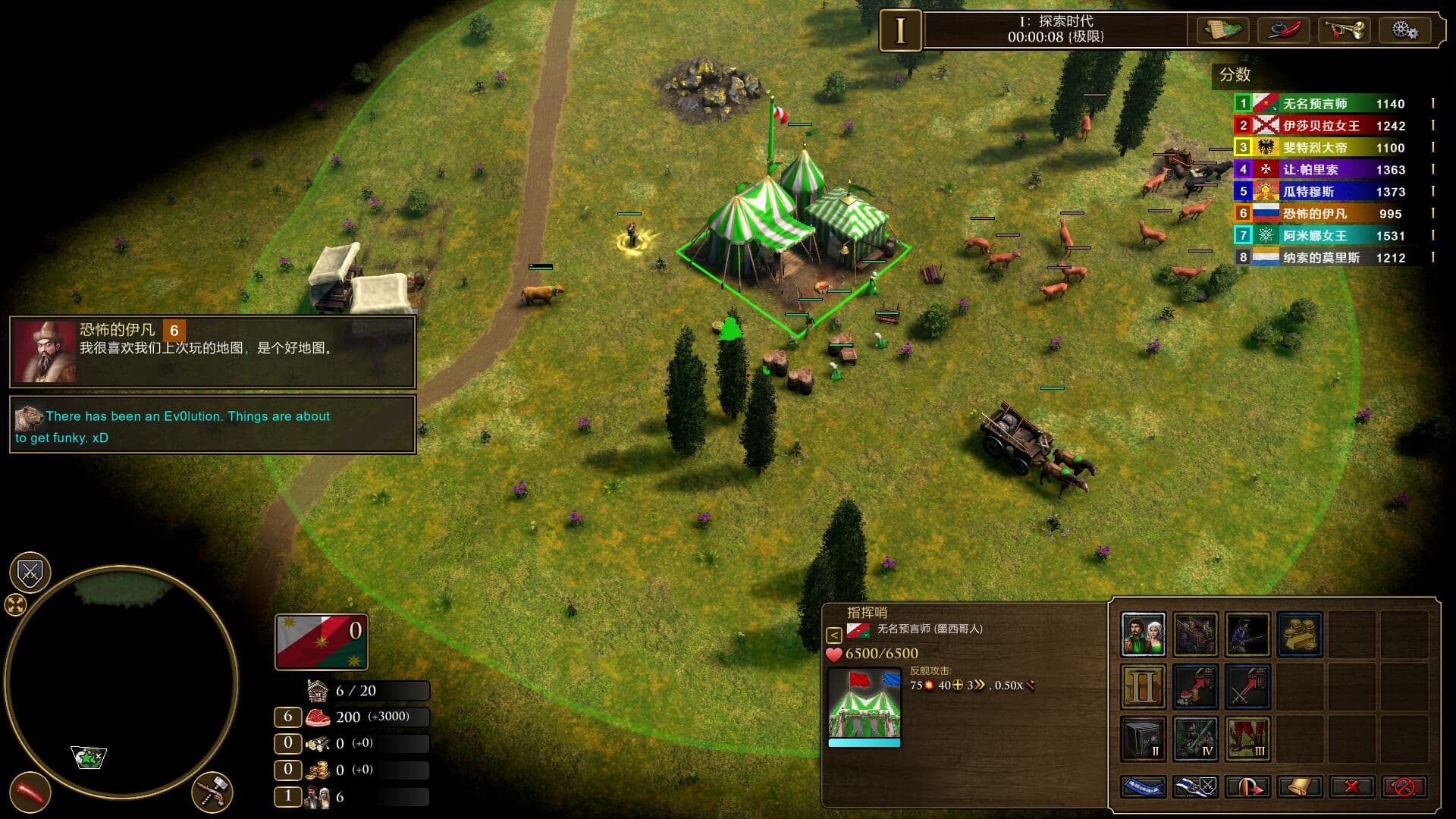1456x819 pixels.
Task: Click the hammer and pistol minimap button
Action: coord(212,792)
